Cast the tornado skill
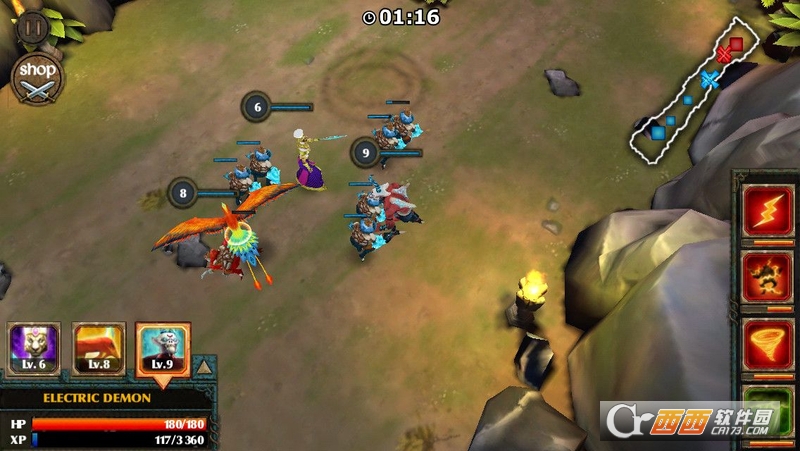The height and width of the screenshot is (451, 800). pos(767,344)
